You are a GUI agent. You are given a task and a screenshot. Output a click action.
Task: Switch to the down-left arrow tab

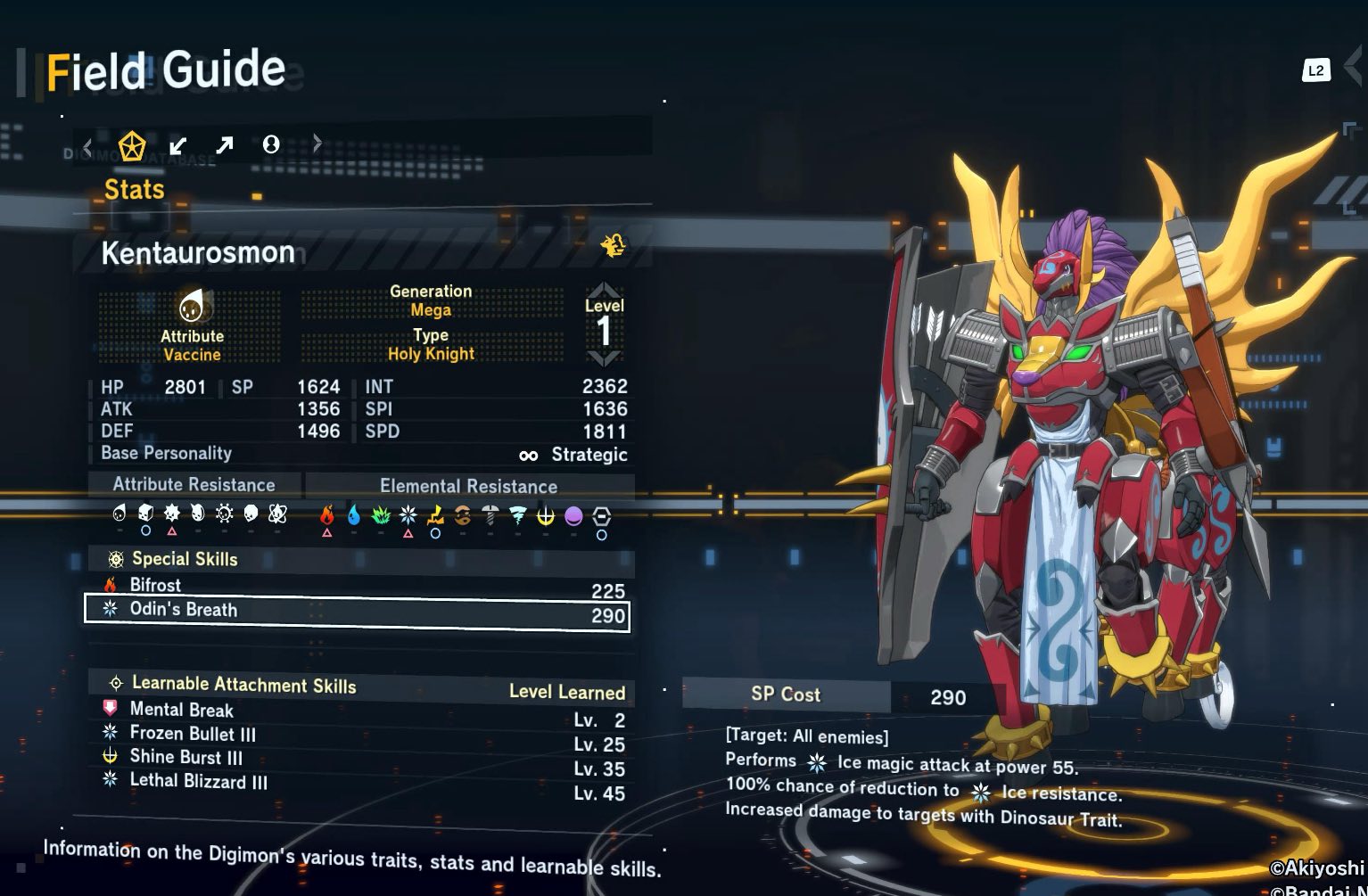[178, 144]
